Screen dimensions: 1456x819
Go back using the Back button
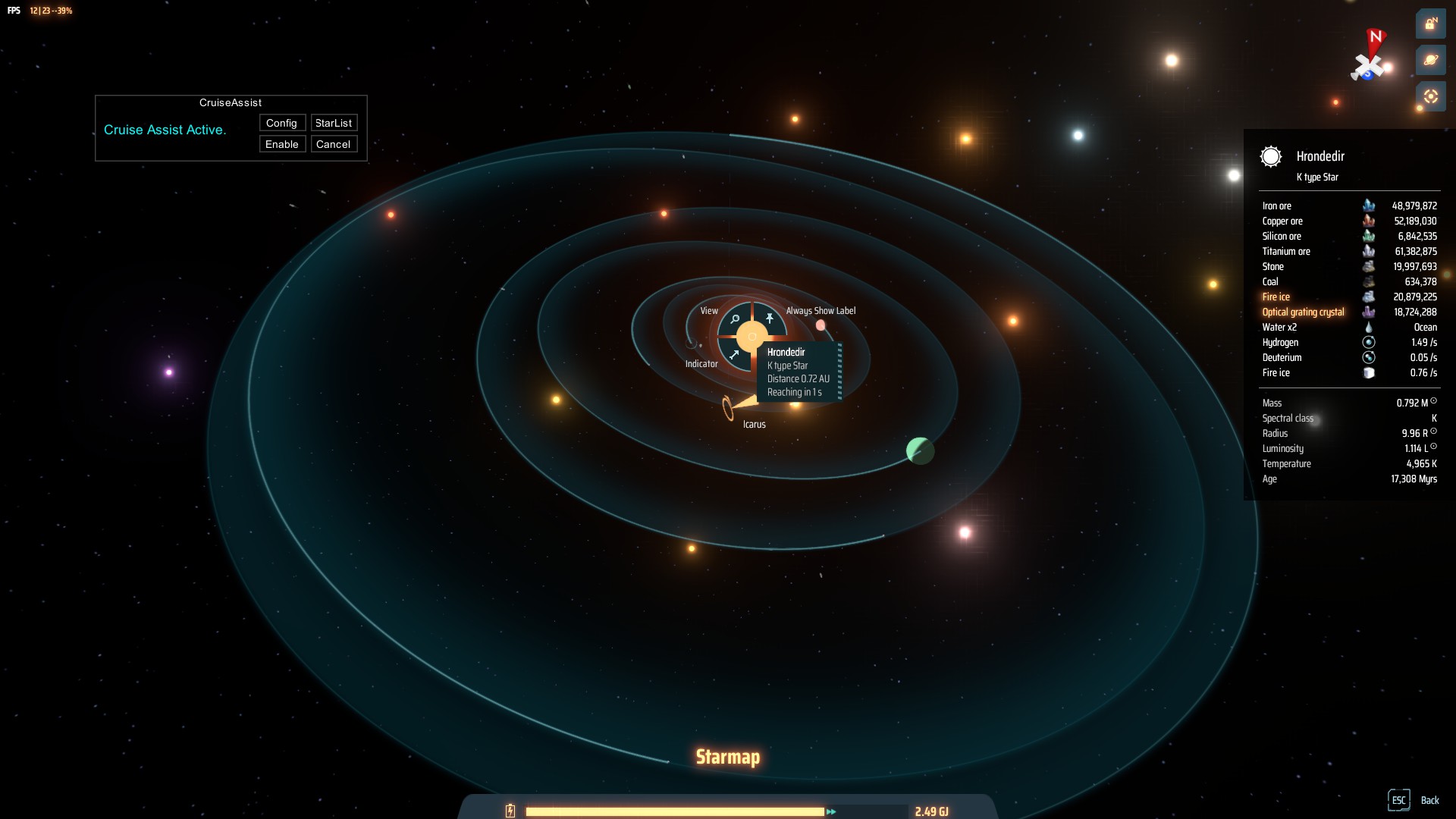coord(1429,800)
